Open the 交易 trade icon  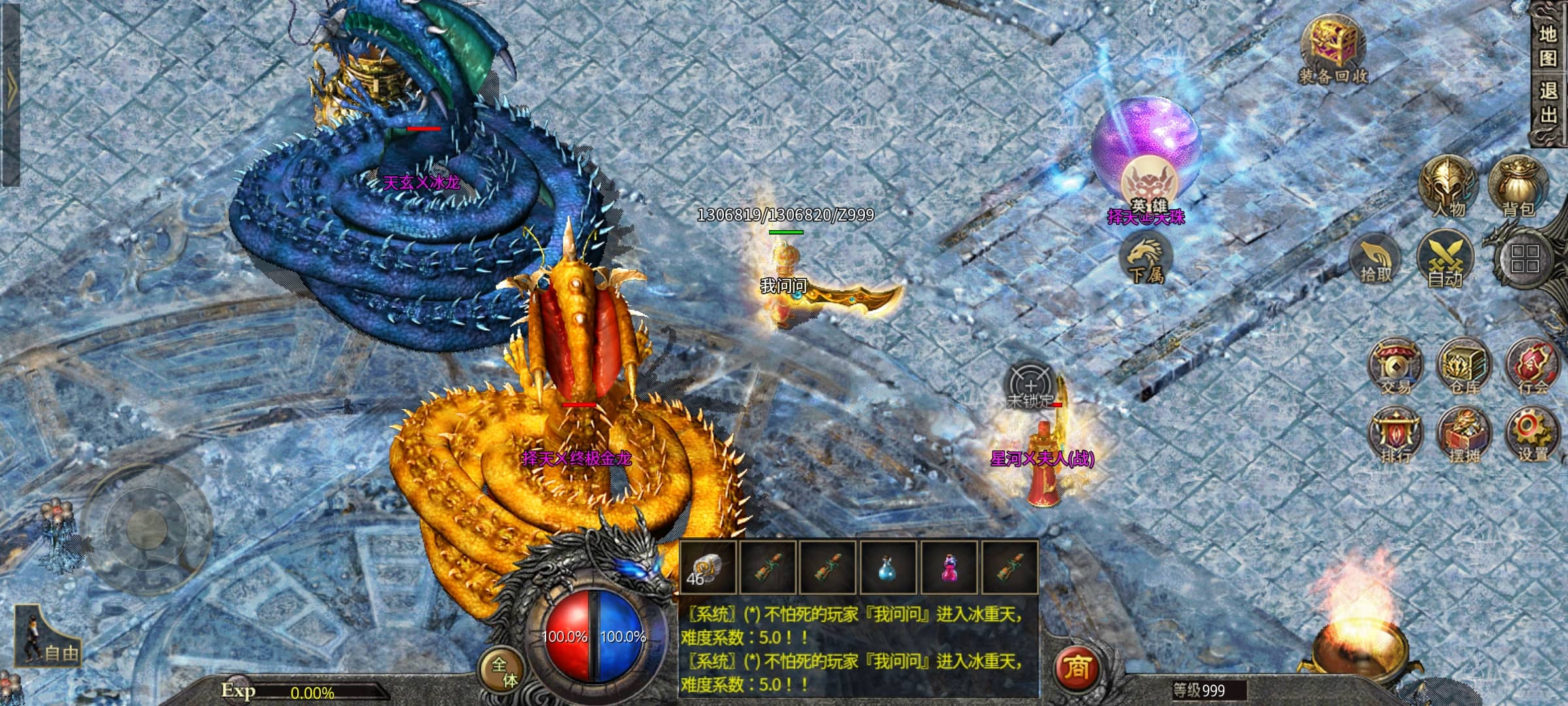[x=1395, y=367]
